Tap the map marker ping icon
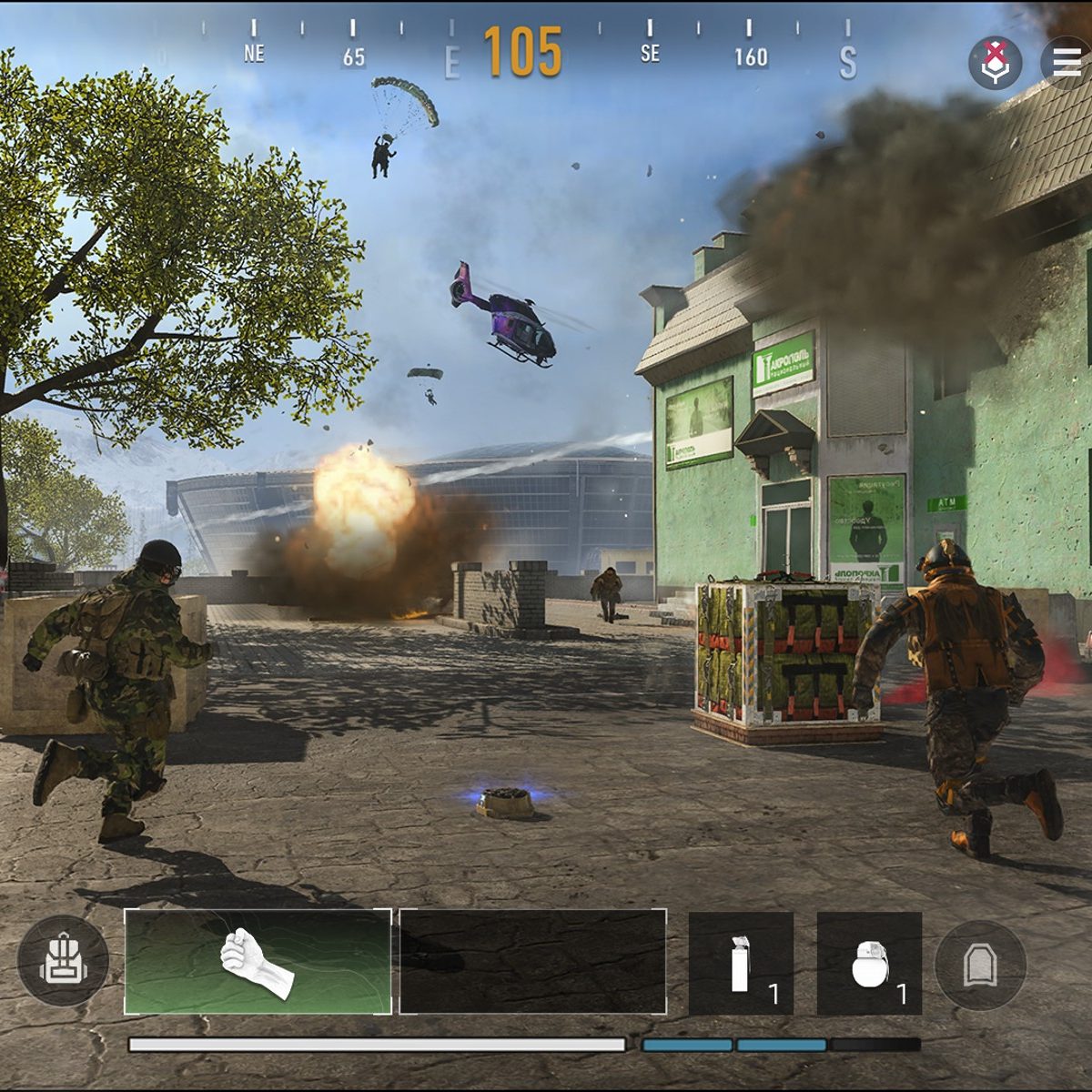This screenshot has height=1092, width=1092. pos(995,62)
